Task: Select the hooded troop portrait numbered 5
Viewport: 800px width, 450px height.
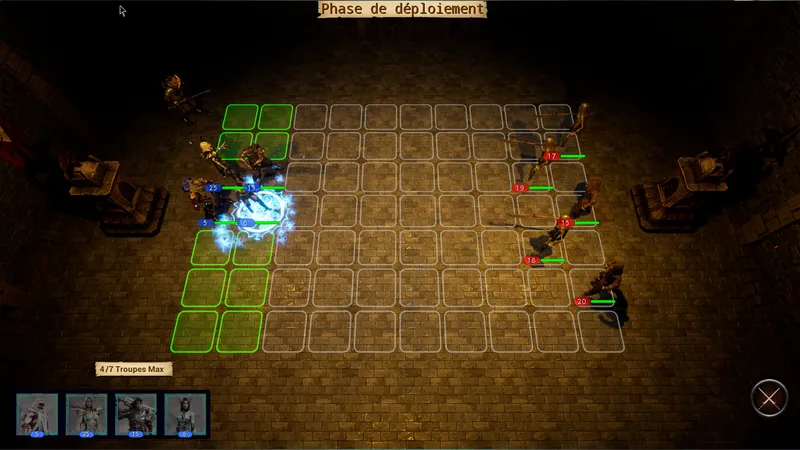Action: (36, 413)
